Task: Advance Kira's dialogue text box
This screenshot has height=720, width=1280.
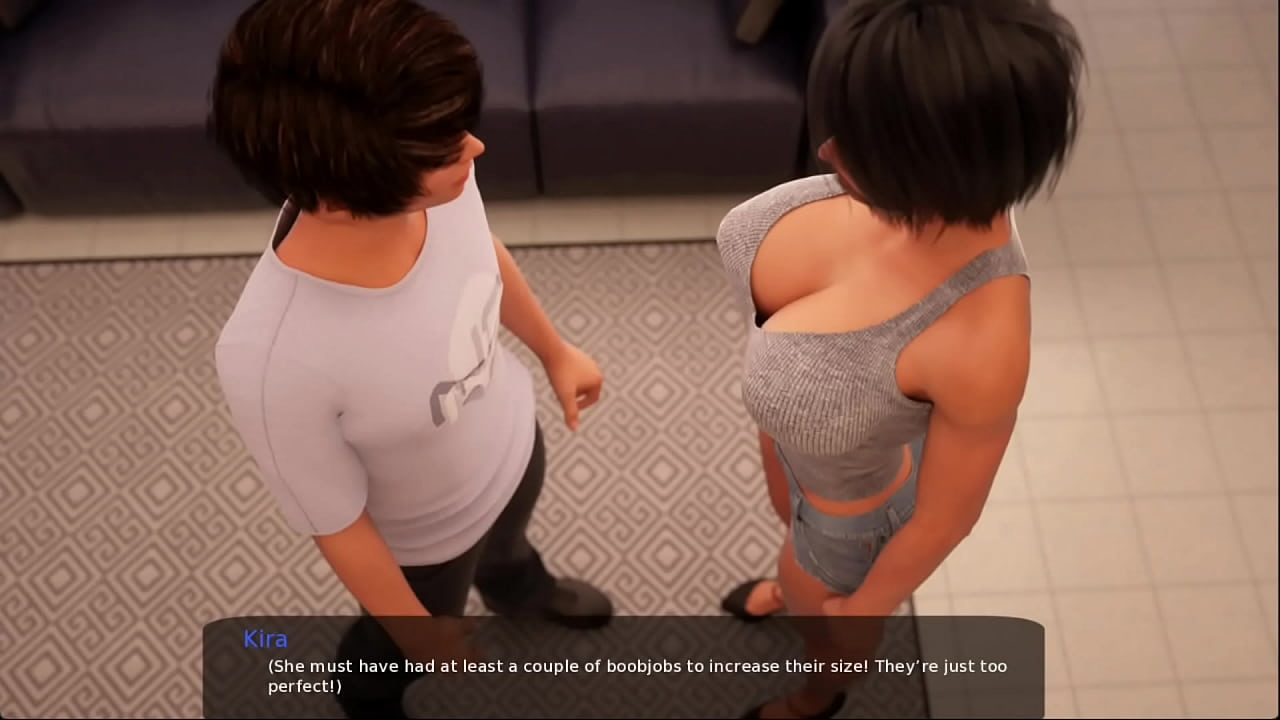Action: [x=624, y=667]
